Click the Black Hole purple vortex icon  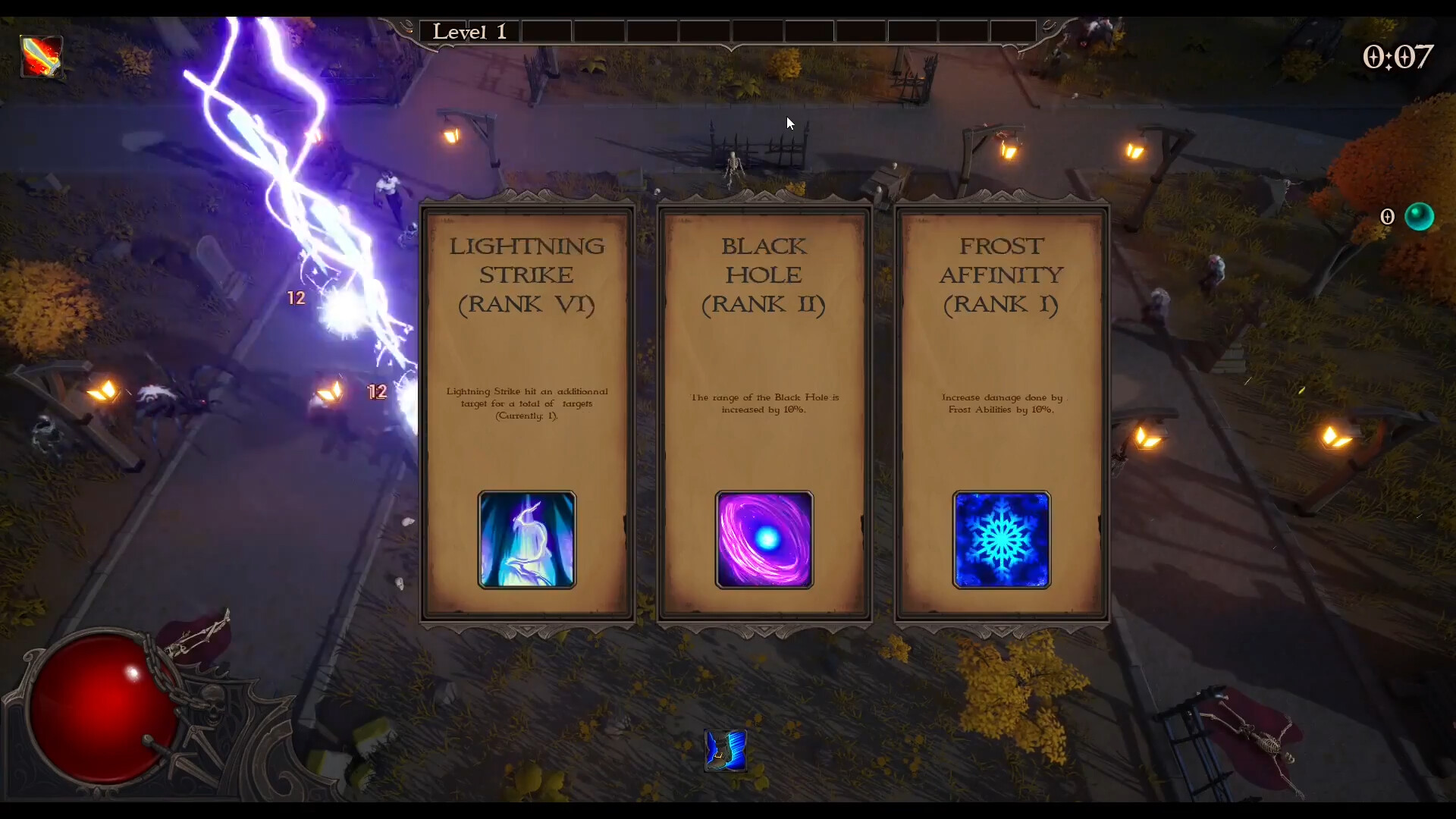[764, 540]
